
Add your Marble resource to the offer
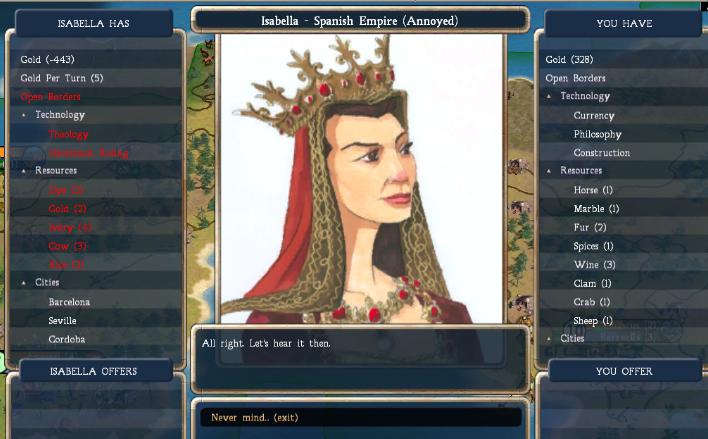(596, 209)
